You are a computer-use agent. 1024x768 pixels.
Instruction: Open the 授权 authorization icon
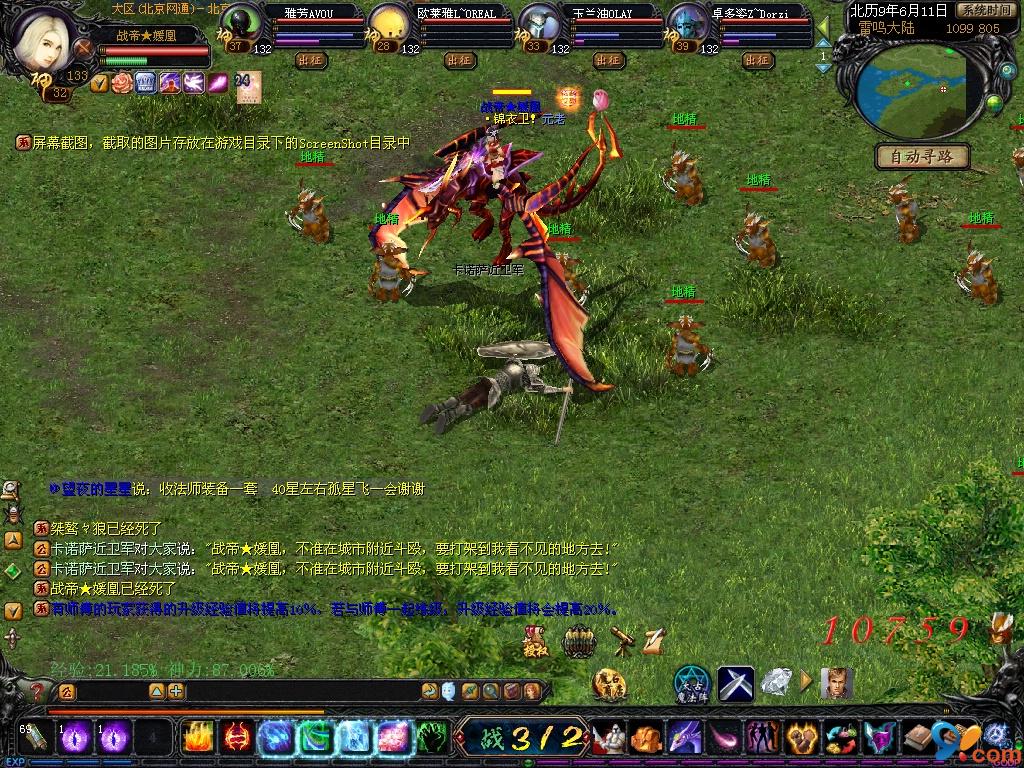[535, 640]
